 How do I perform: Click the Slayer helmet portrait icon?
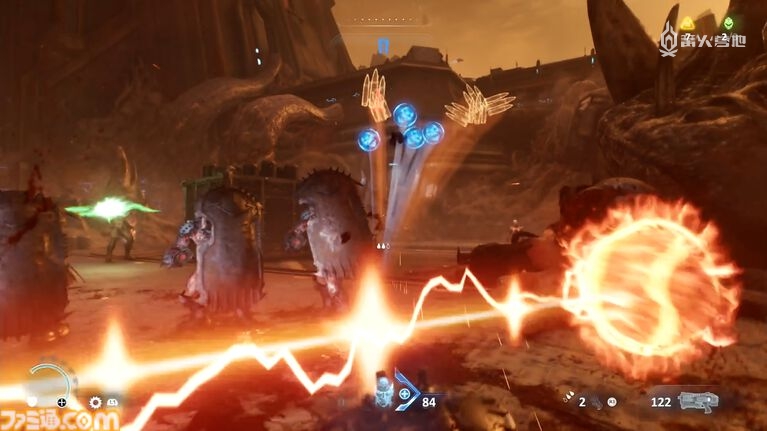point(382,393)
